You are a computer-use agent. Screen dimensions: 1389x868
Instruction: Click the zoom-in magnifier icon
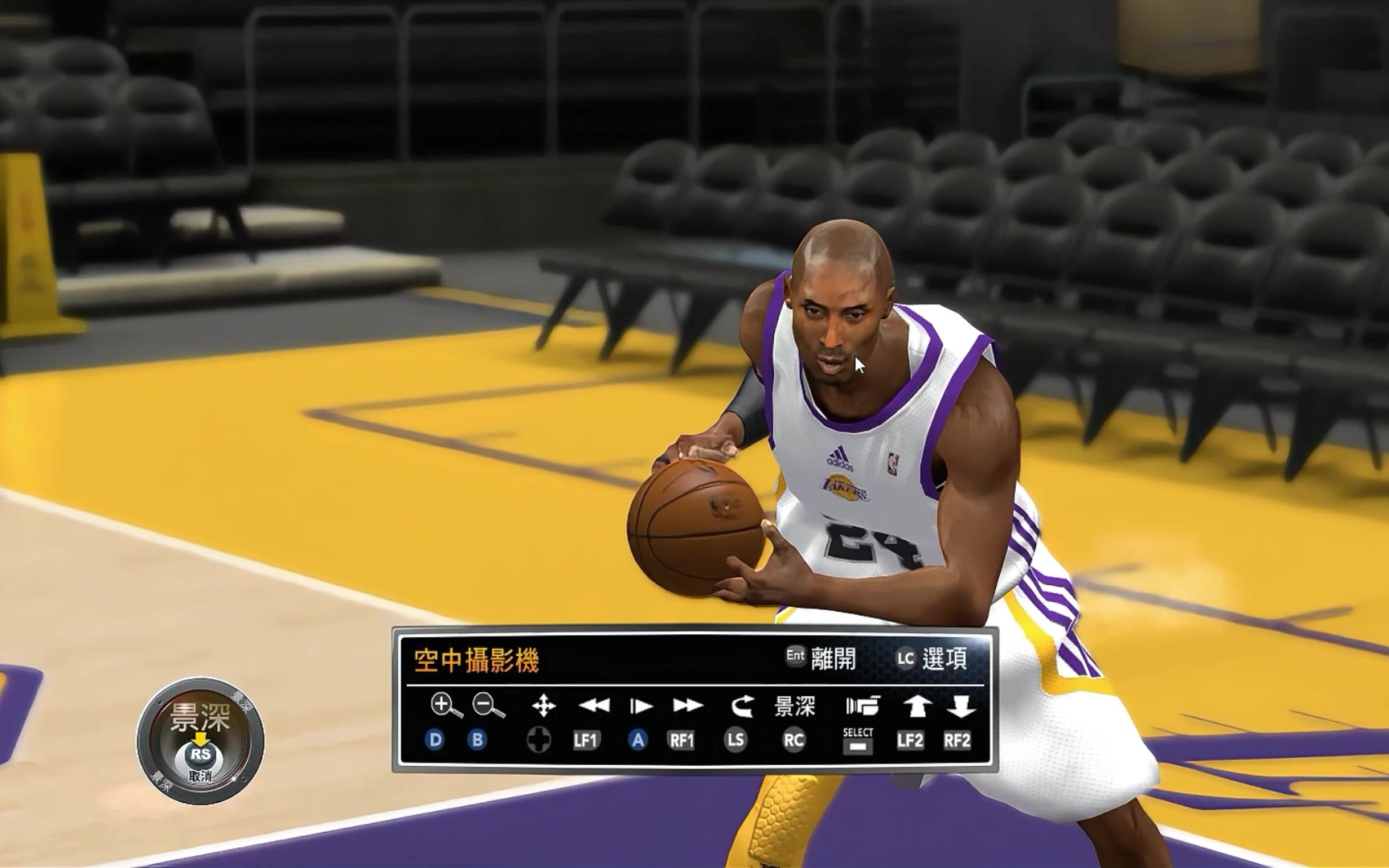[x=445, y=706]
